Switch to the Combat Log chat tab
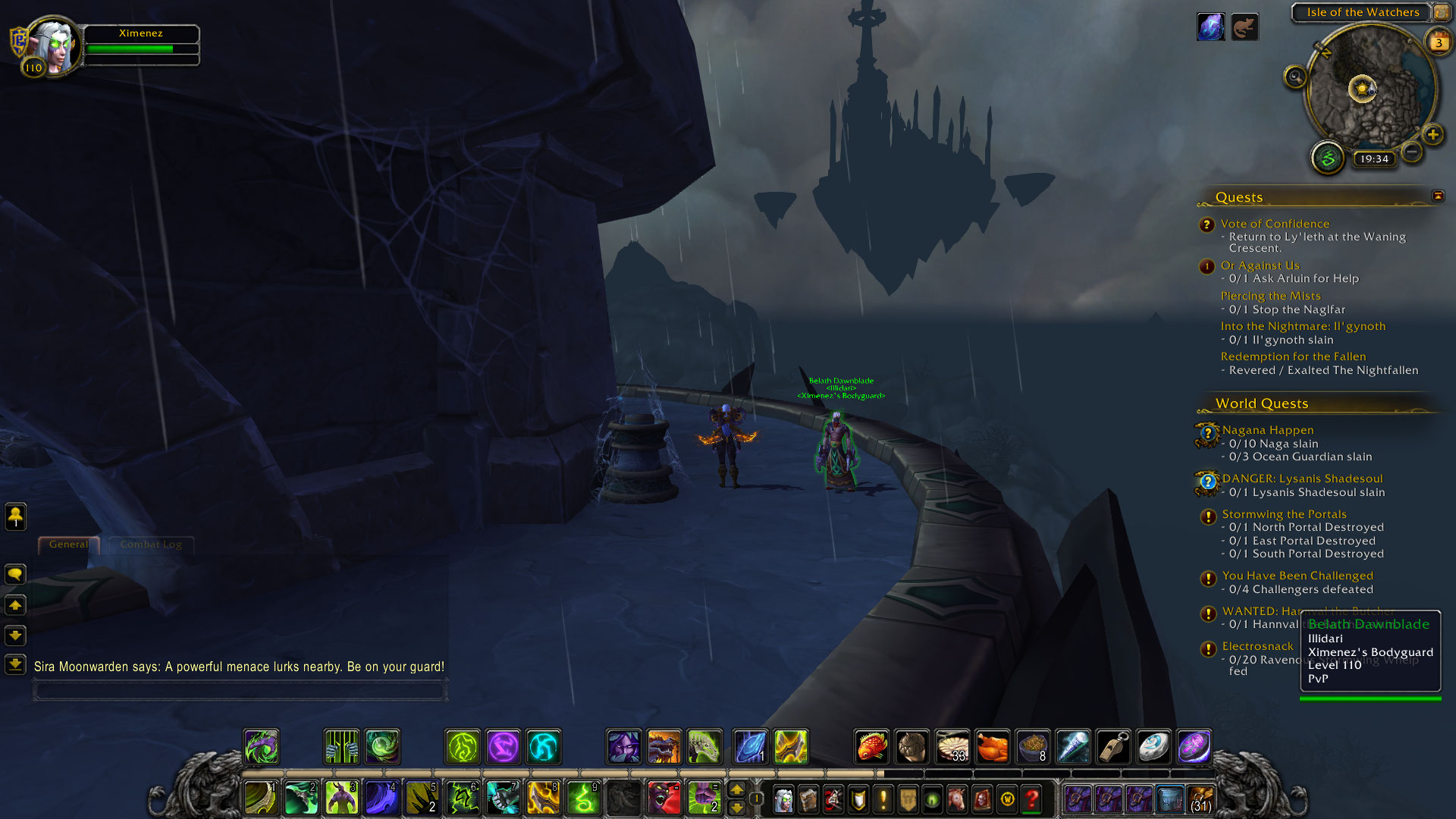 (151, 544)
